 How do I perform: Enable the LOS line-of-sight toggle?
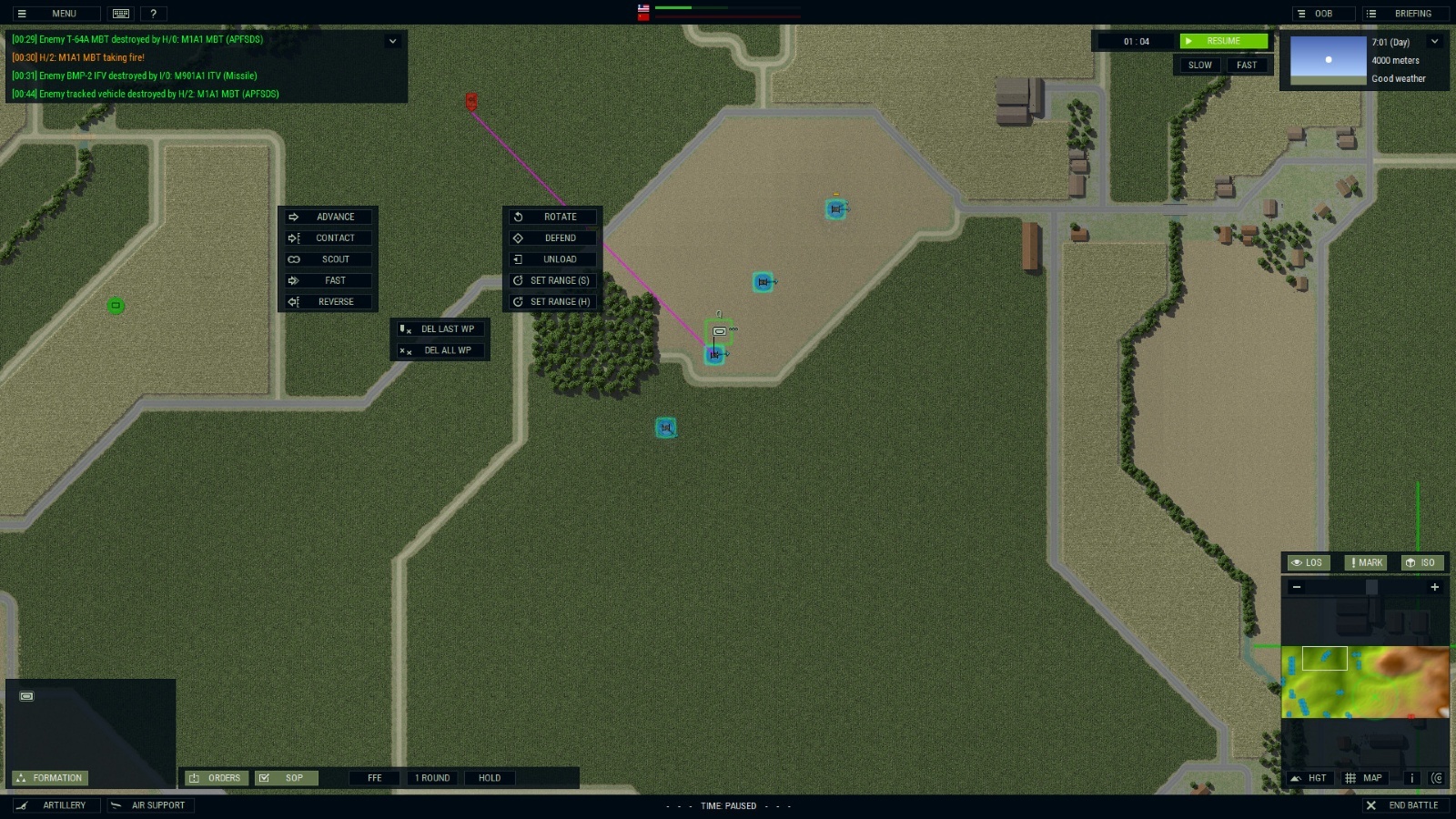click(1308, 562)
